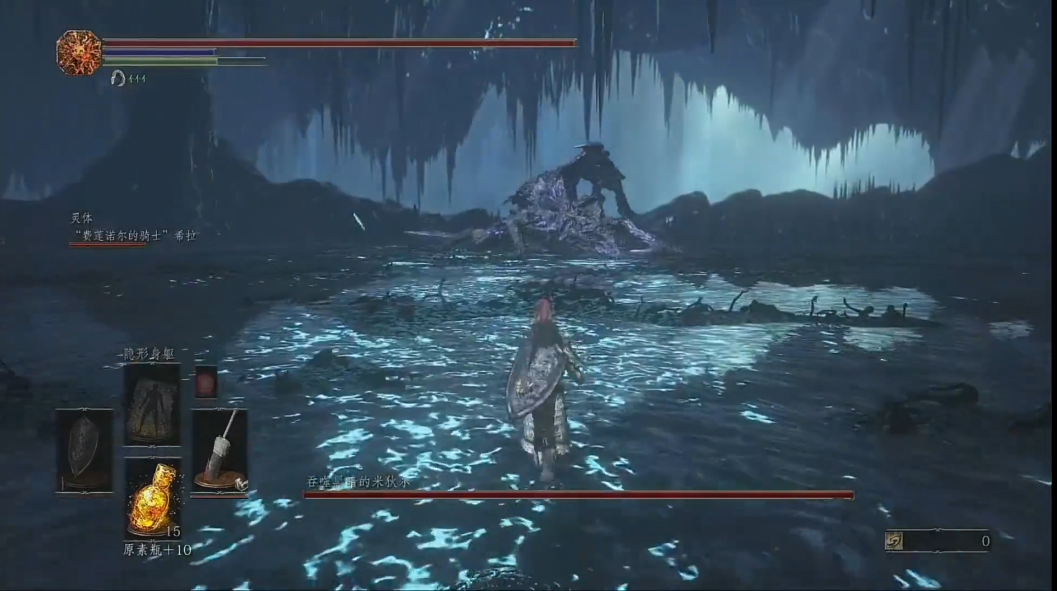Click the small red orb slot

206,382
